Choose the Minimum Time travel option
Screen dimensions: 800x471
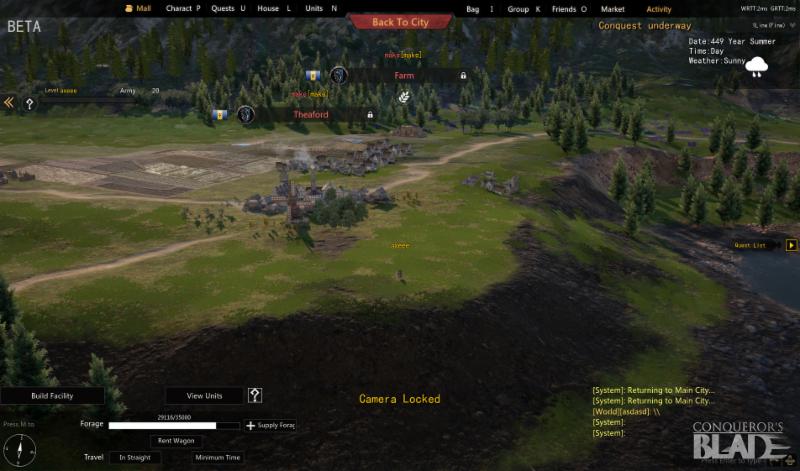[x=216, y=458]
